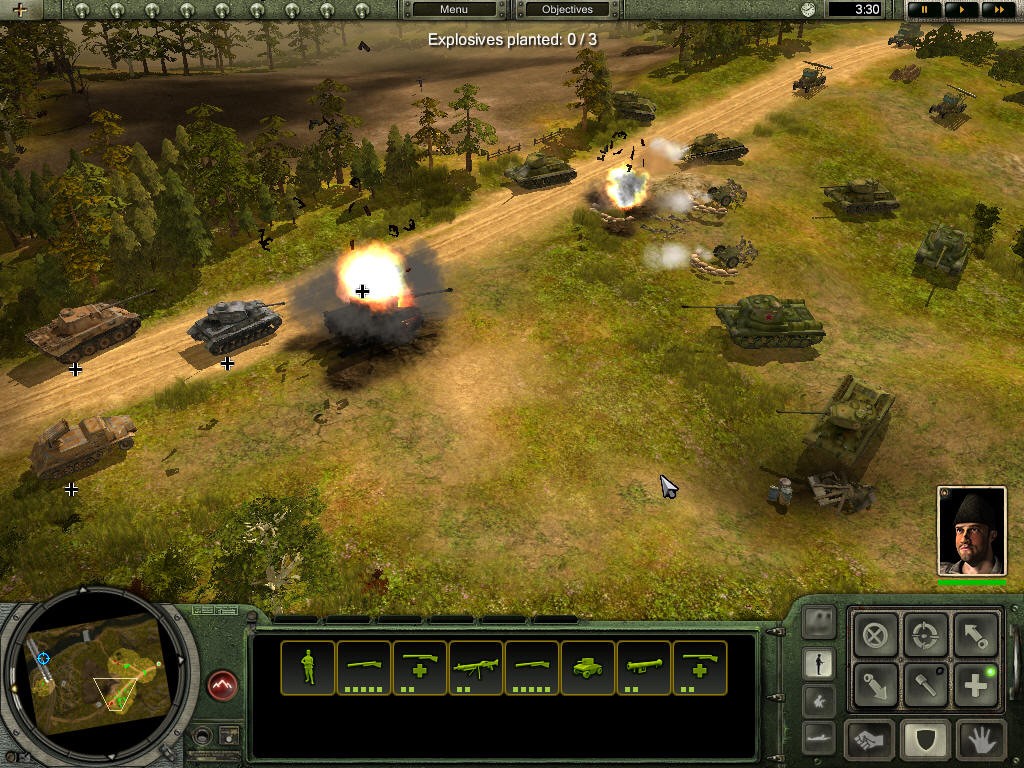Image resolution: width=1024 pixels, height=768 pixels.
Task: Click the tactical minimap
Action: coord(97,675)
